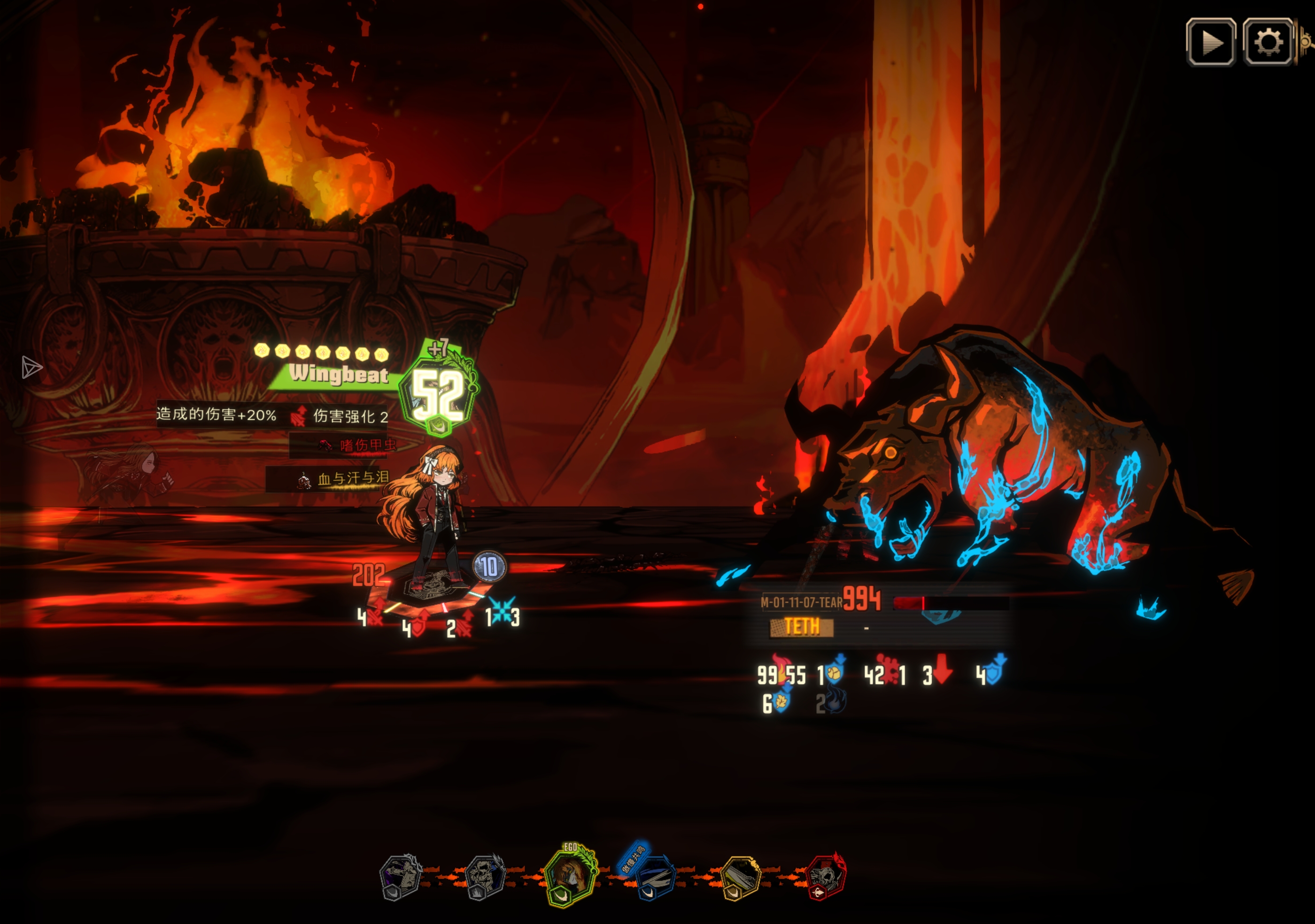Click the play button to resume combat
The width and height of the screenshot is (1315, 924).
pyautogui.click(x=1210, y=42)
